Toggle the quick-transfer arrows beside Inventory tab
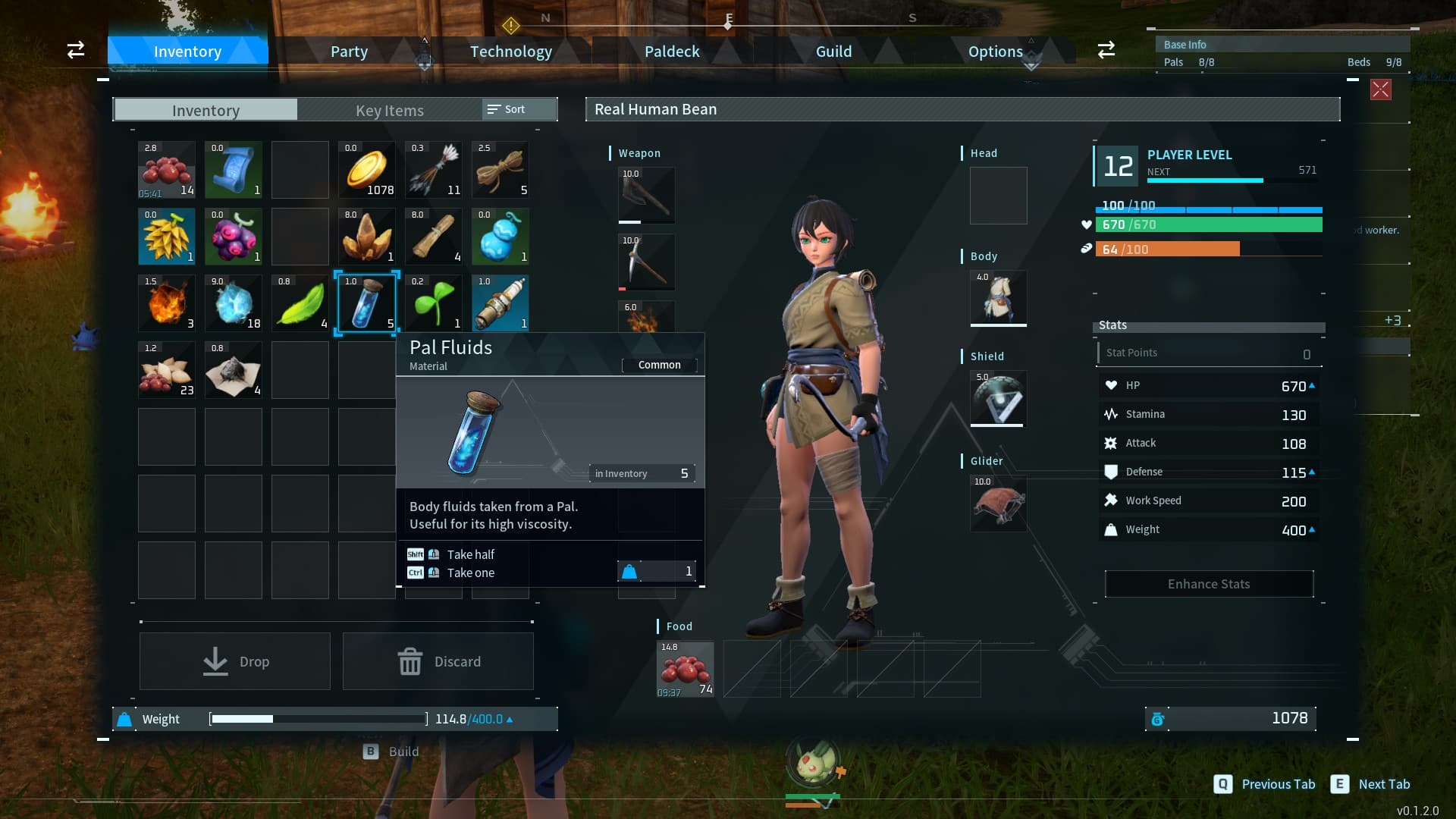Image resolution: width=1456 pixels, height=819 pixels. click(75, 50)
